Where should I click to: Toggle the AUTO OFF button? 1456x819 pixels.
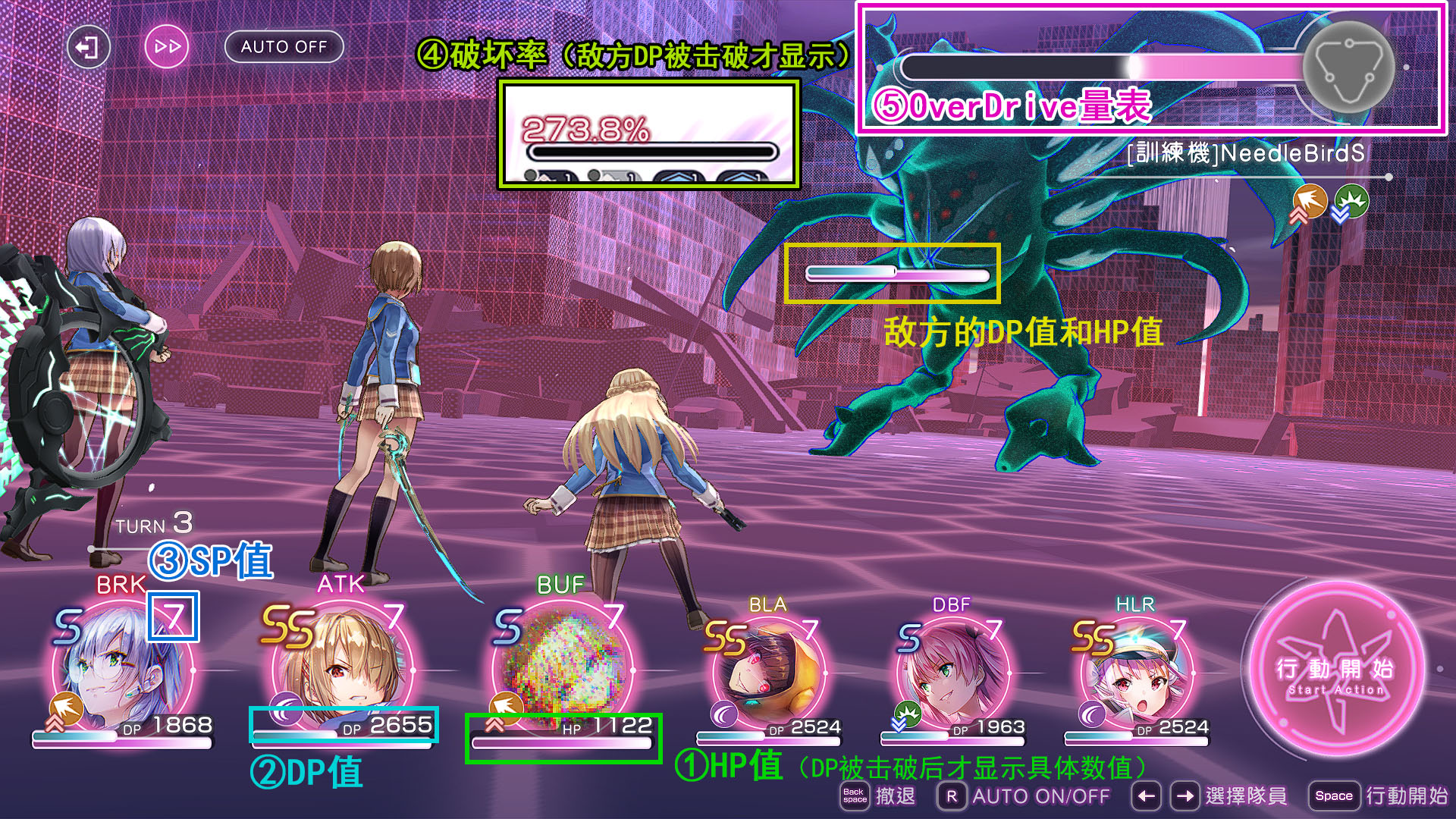click(284, 47)
